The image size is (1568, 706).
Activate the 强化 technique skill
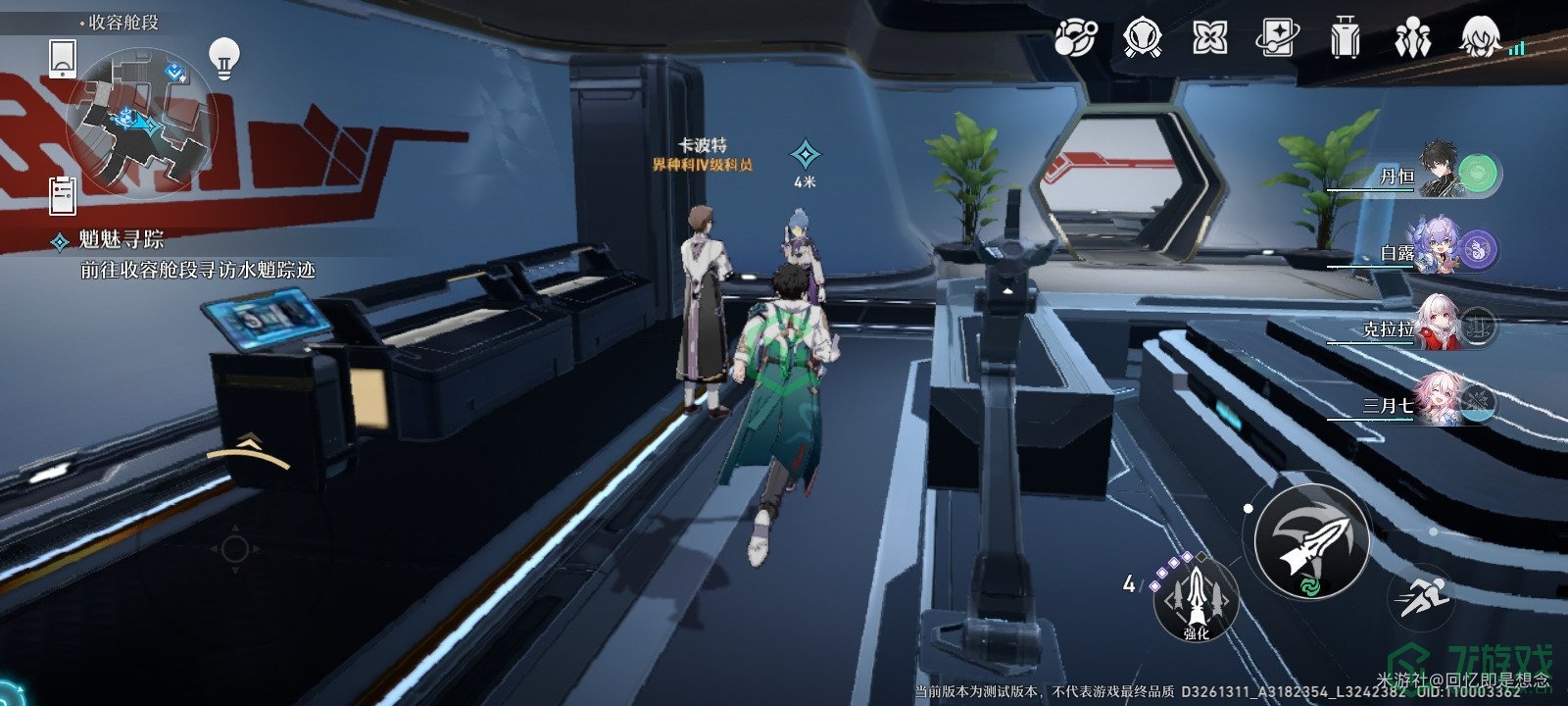[x=1196, y=597]
